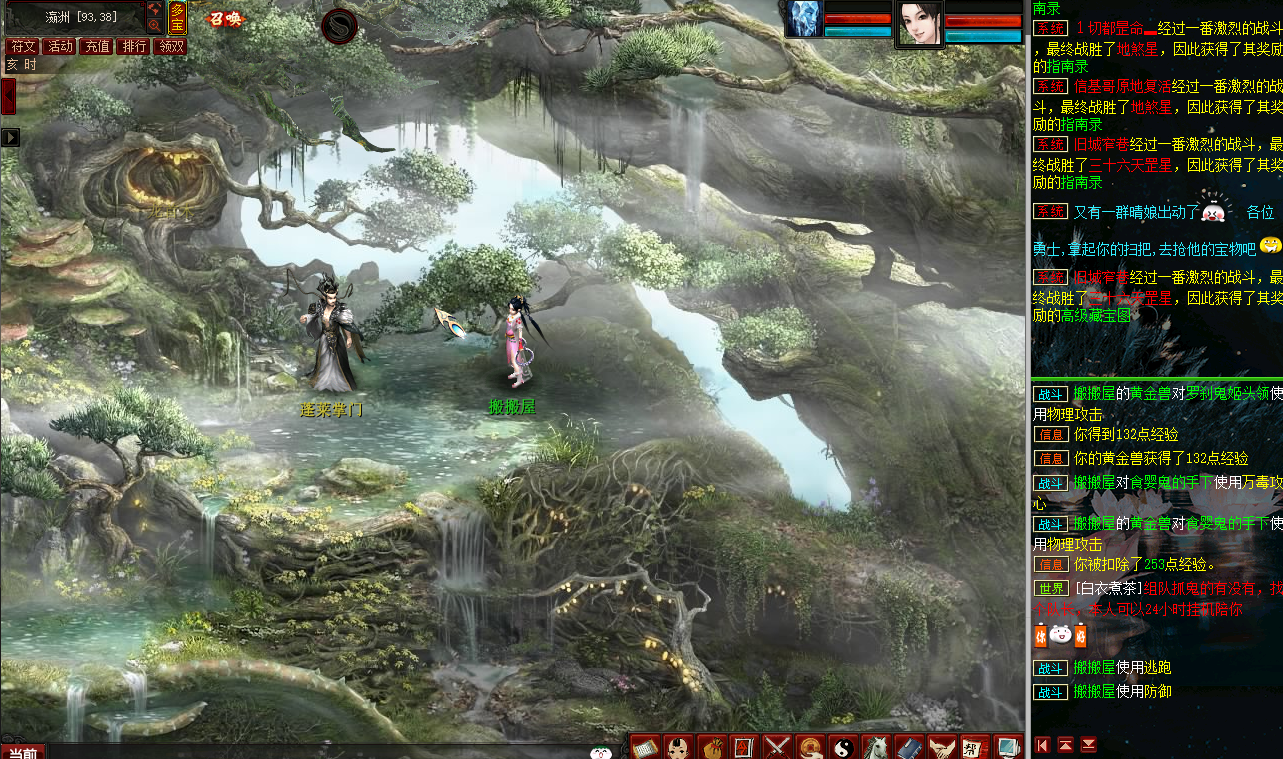Click the 当前 chat channel tab
The image size is (1283, 759).
[22, 752]
